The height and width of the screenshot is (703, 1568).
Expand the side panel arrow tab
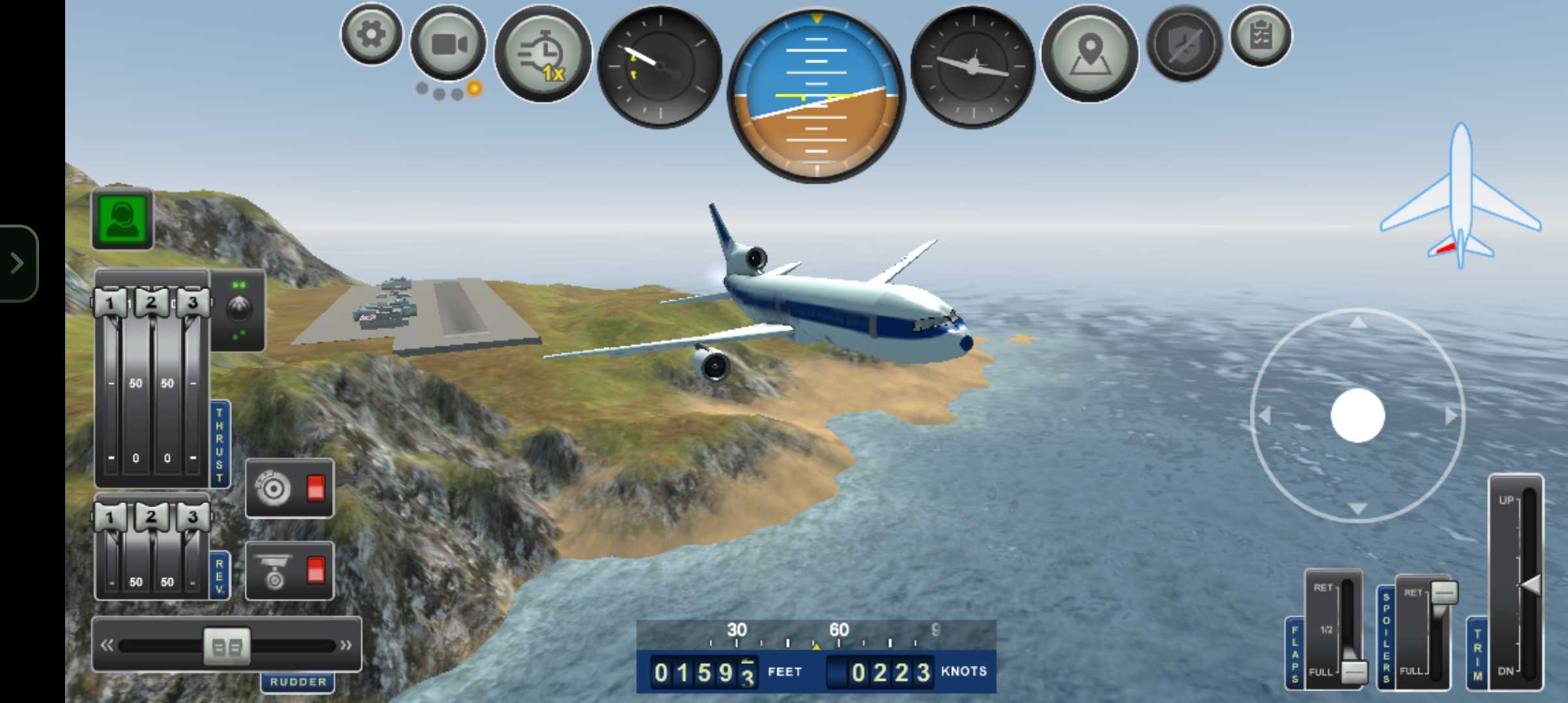(18, 263)
